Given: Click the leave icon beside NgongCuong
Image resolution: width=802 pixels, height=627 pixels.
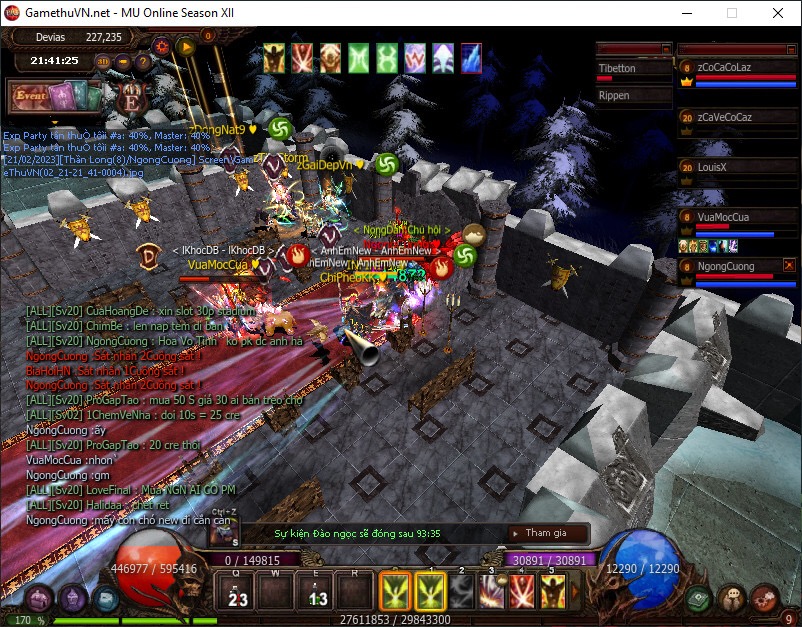Looking at the screenshot, I should [x=786, y=264].
